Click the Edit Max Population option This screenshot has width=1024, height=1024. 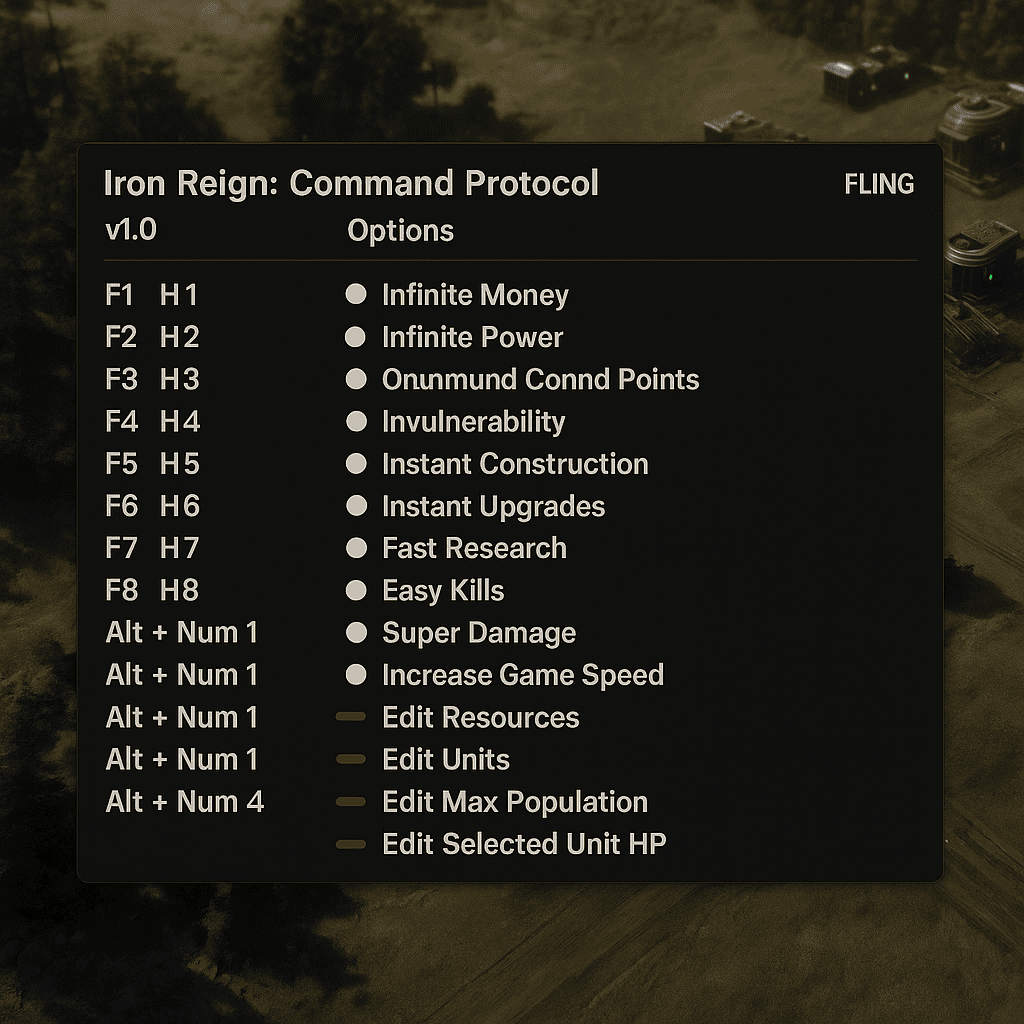point(351,802)
